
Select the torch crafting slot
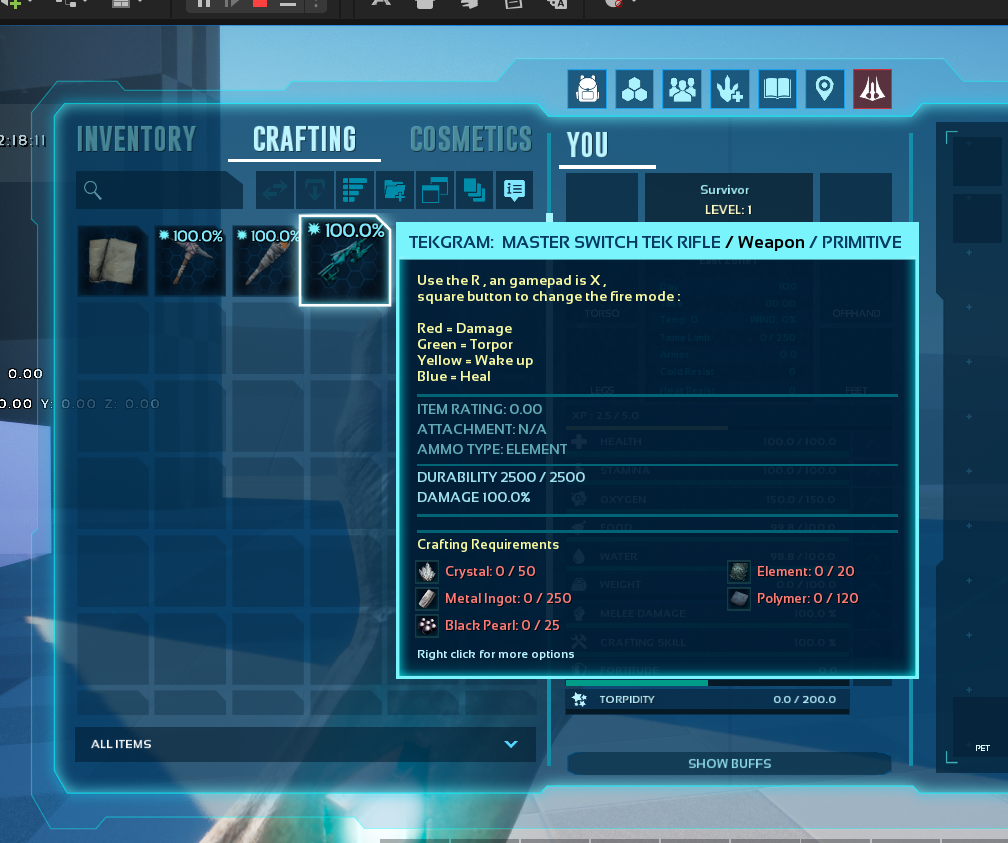tap(267, 260)
